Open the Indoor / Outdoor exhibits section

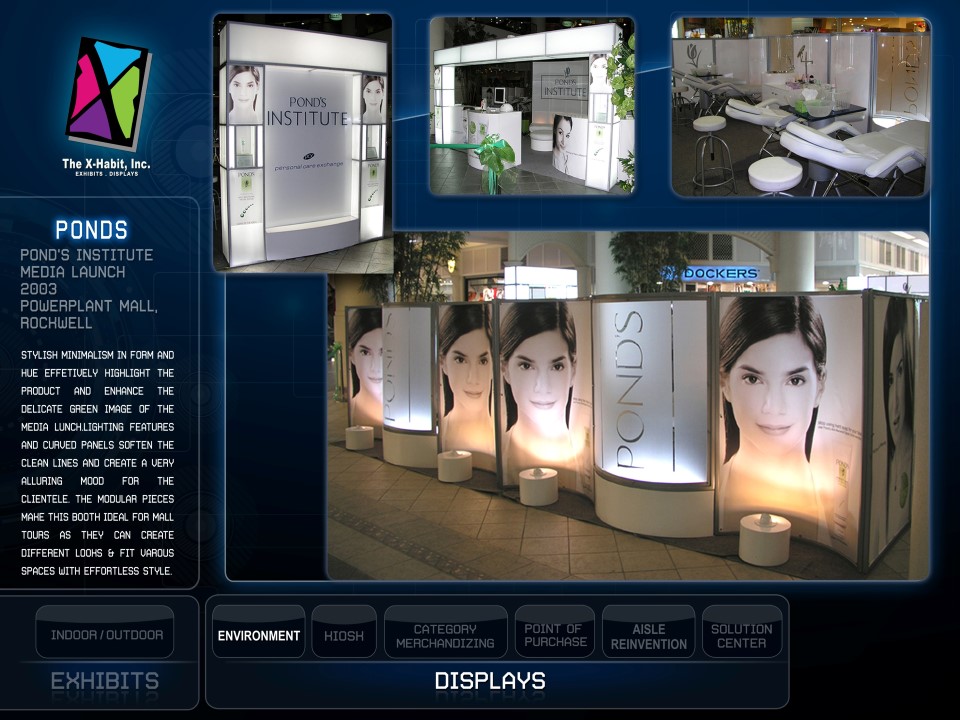(x=106, y=635)
